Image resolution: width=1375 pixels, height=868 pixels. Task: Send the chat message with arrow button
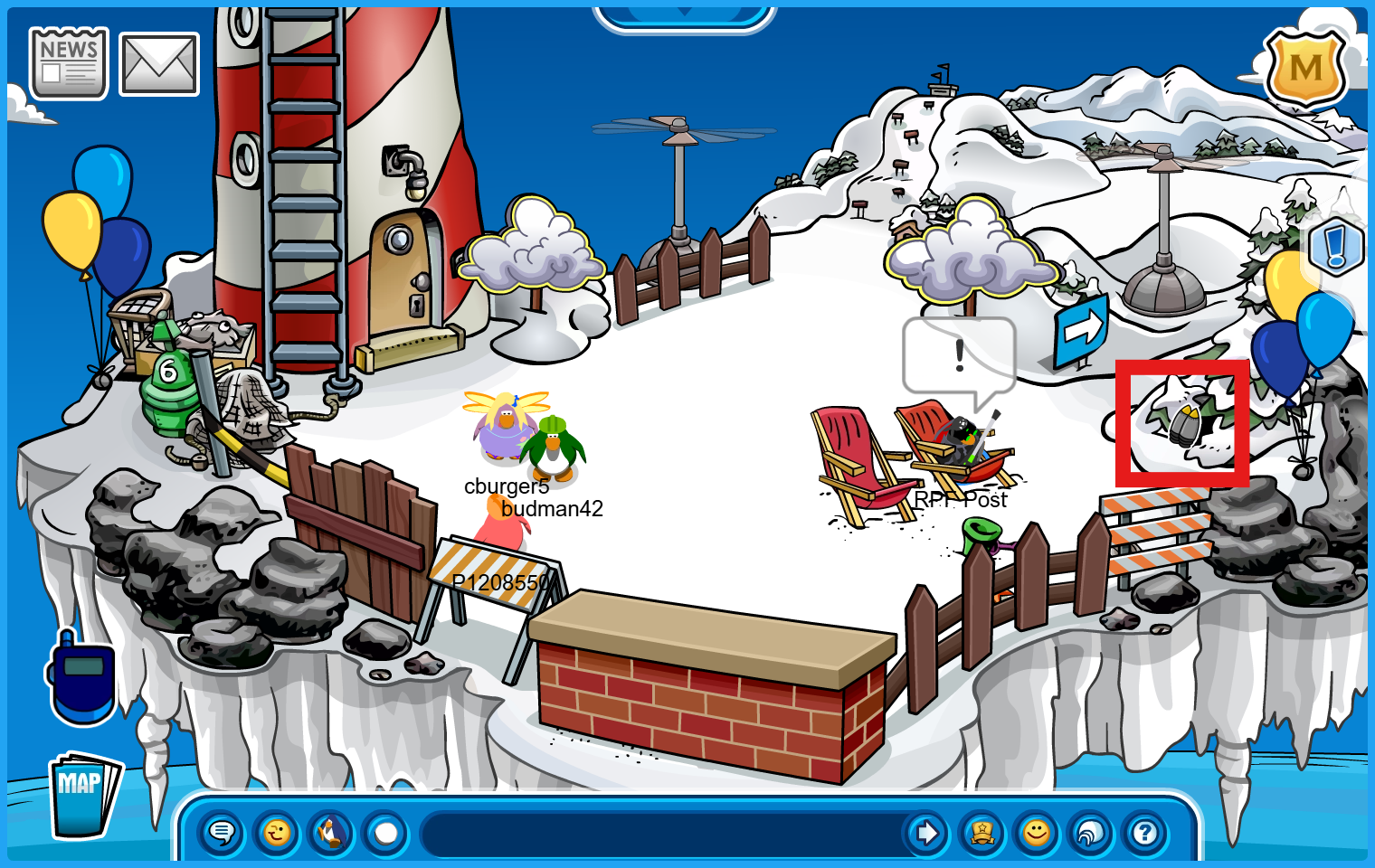click(926, 833)
